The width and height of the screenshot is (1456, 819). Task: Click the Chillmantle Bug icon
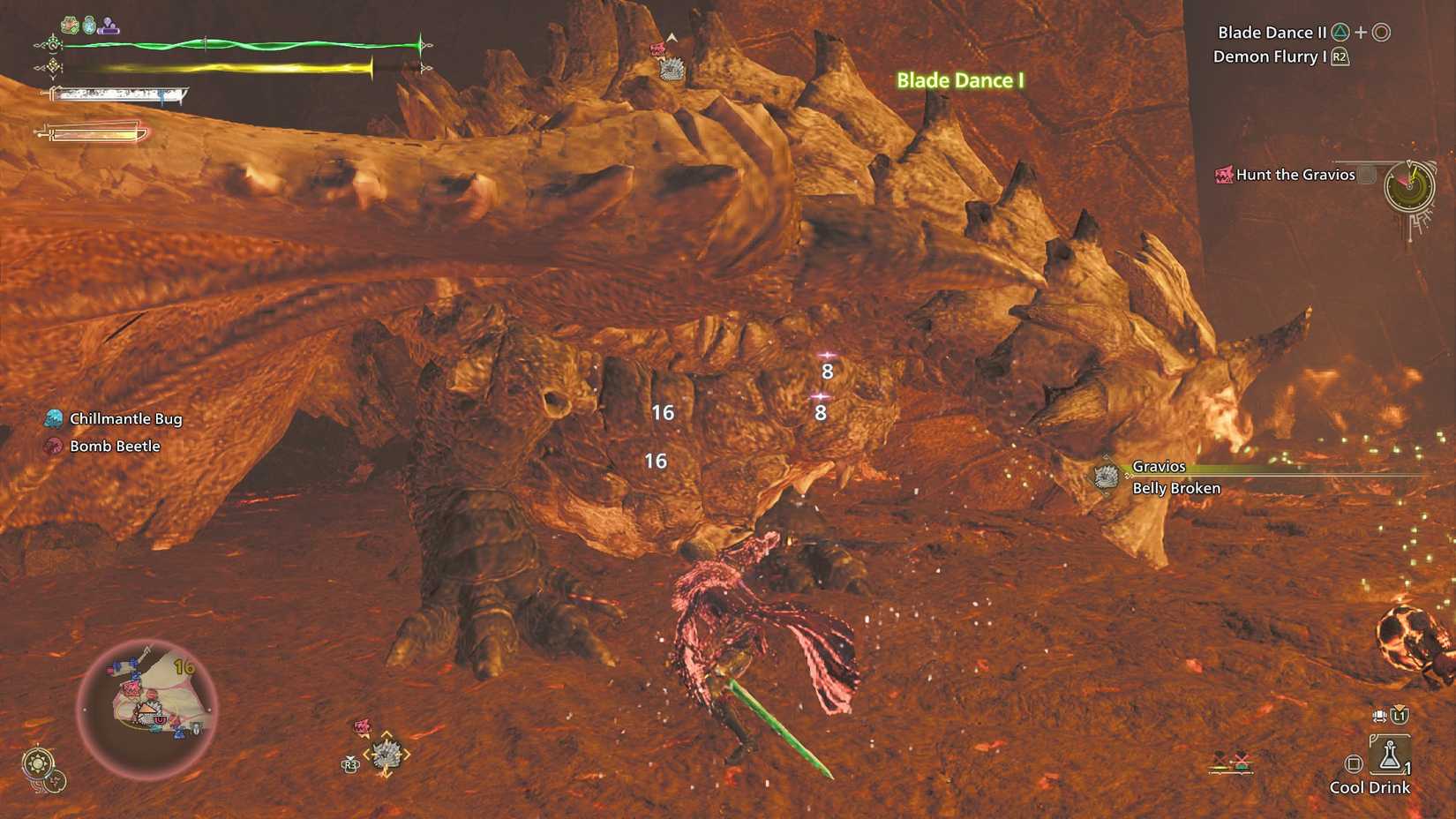tap(54, 418)
